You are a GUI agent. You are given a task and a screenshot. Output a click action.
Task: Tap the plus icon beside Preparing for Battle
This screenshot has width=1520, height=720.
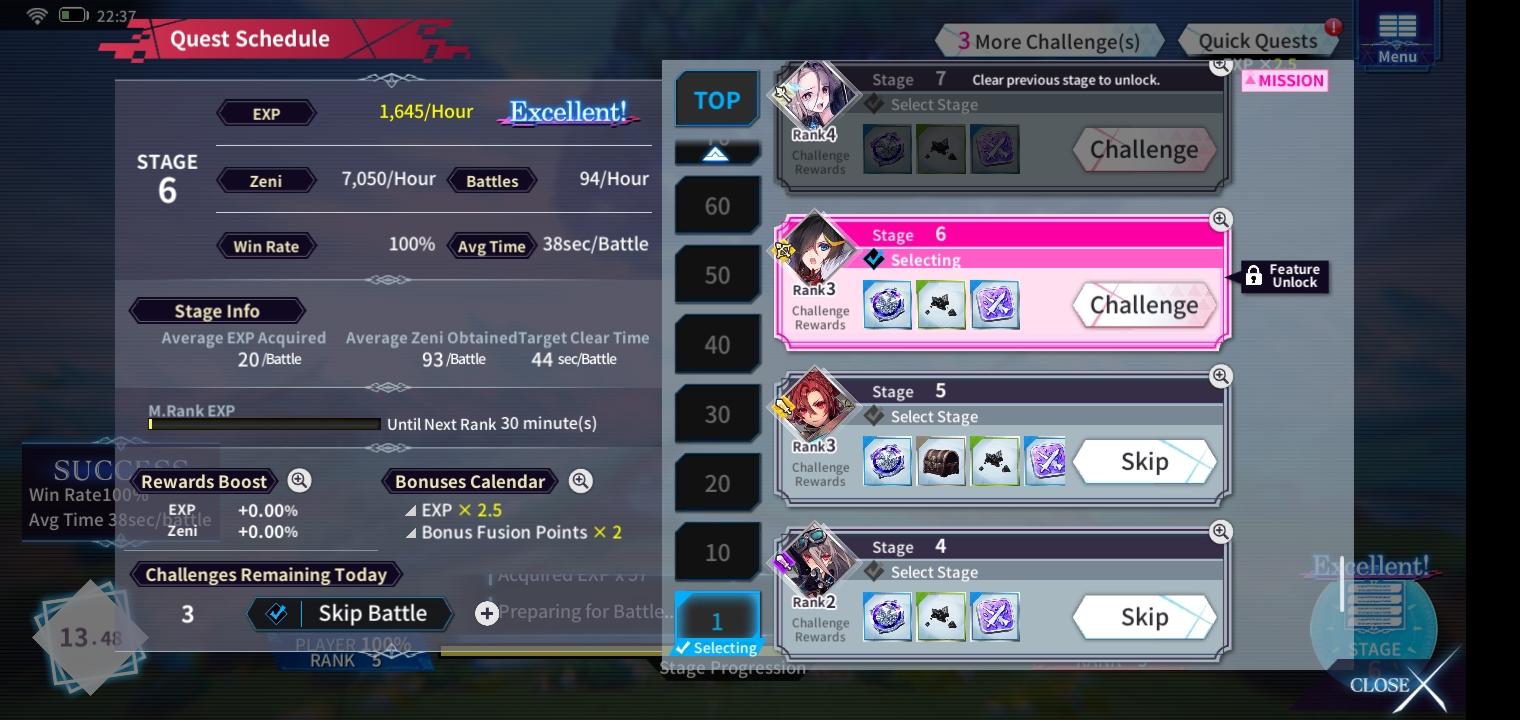(487, 613)
